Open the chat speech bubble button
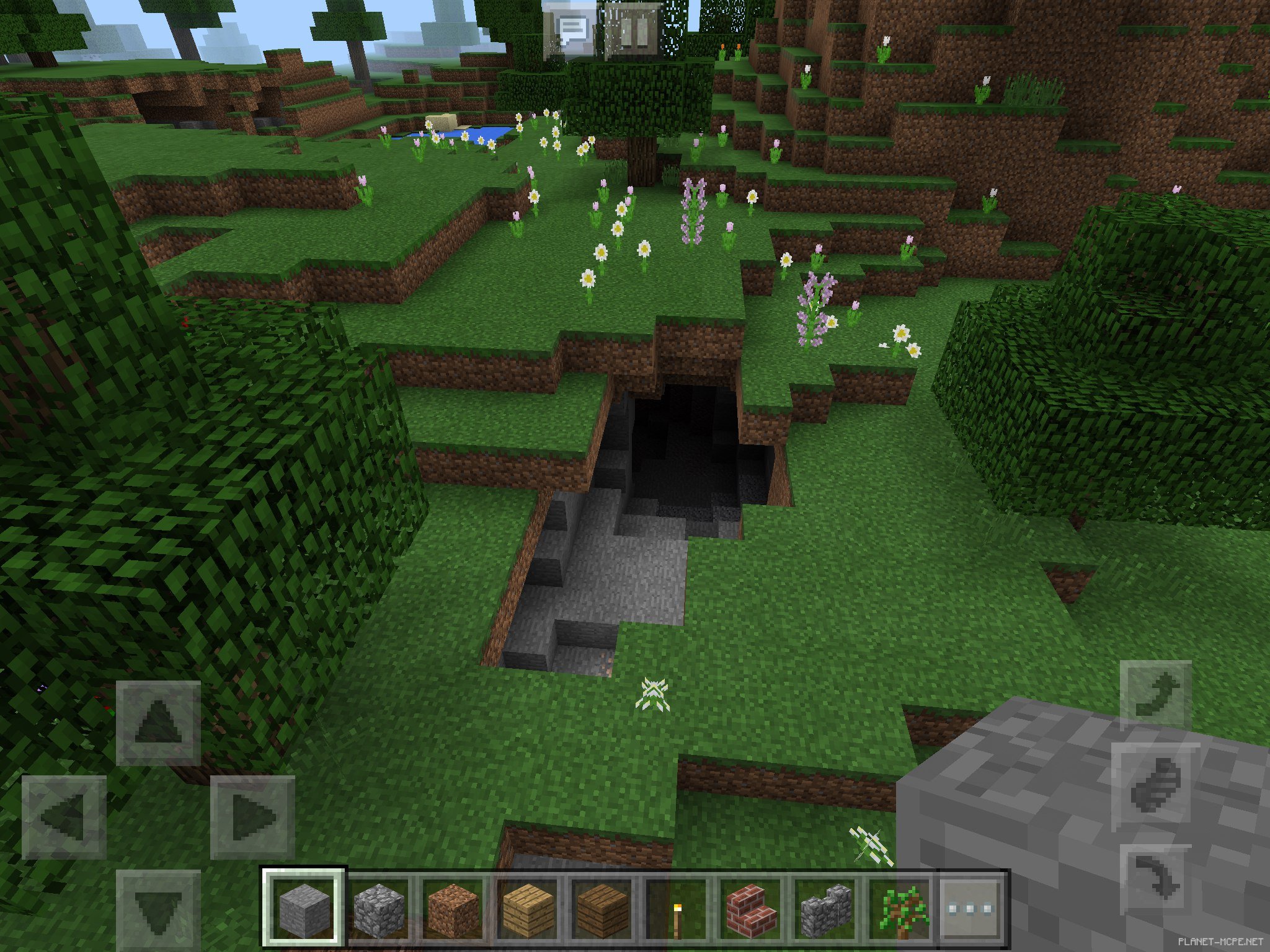 point(572,30)
